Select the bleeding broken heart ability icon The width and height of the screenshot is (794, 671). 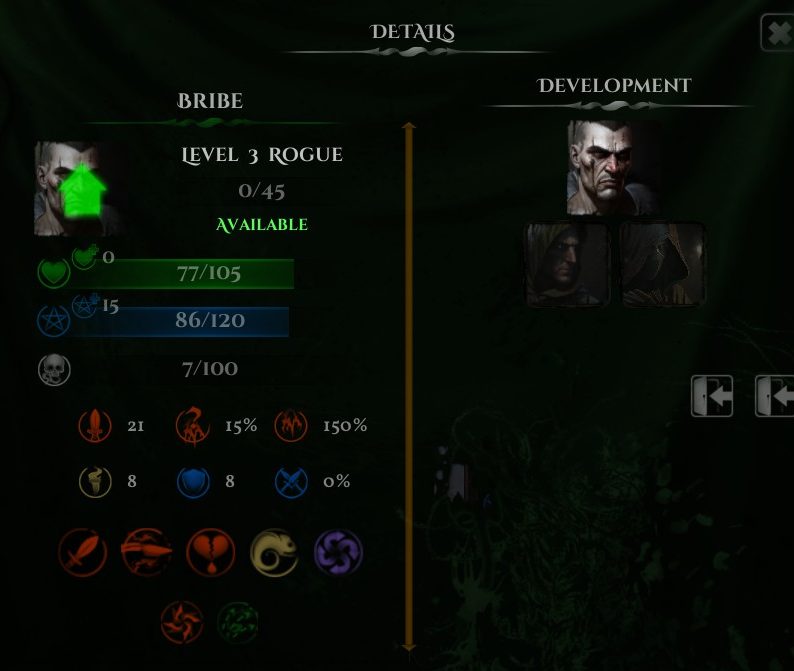pyautogui.click(x=211, y=553)
